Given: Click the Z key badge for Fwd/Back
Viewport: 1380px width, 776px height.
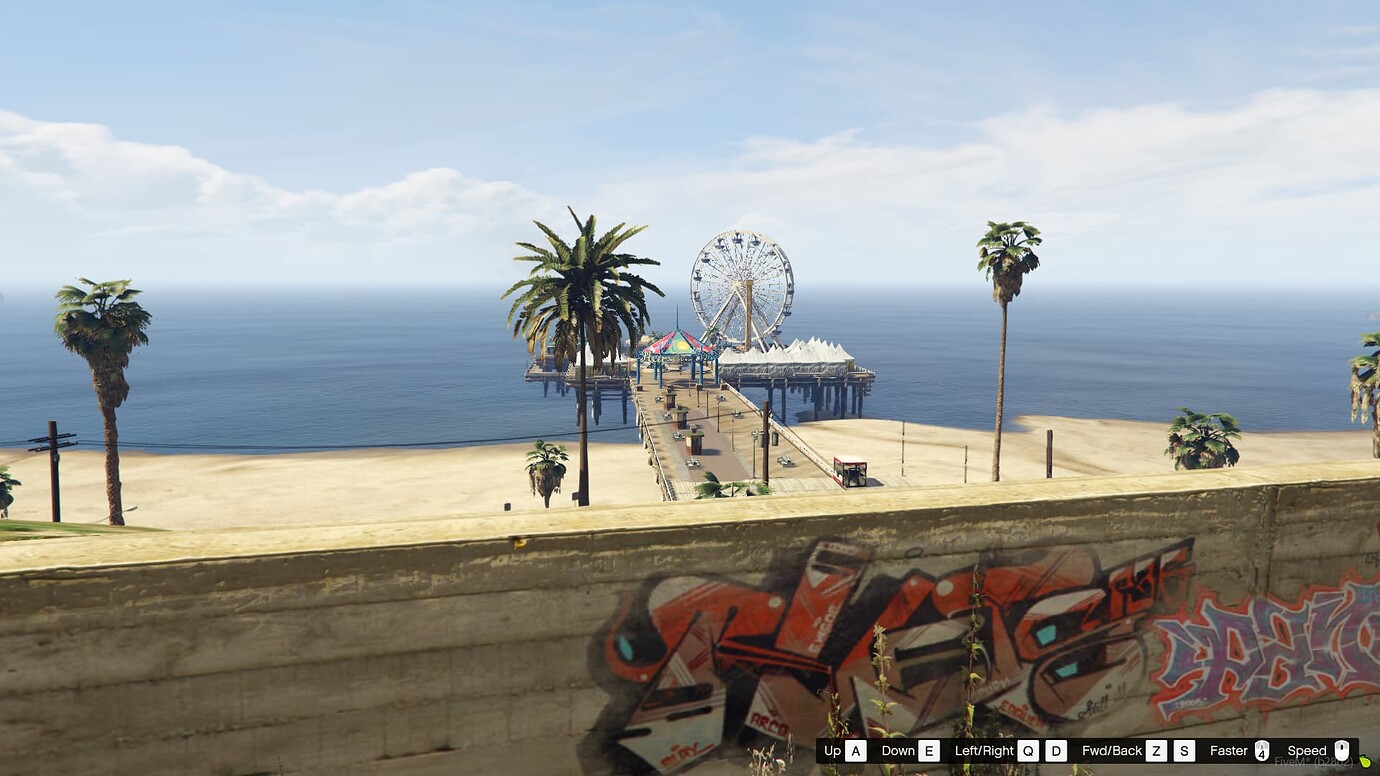Looking at the screenshot, I should (1153, 751).
